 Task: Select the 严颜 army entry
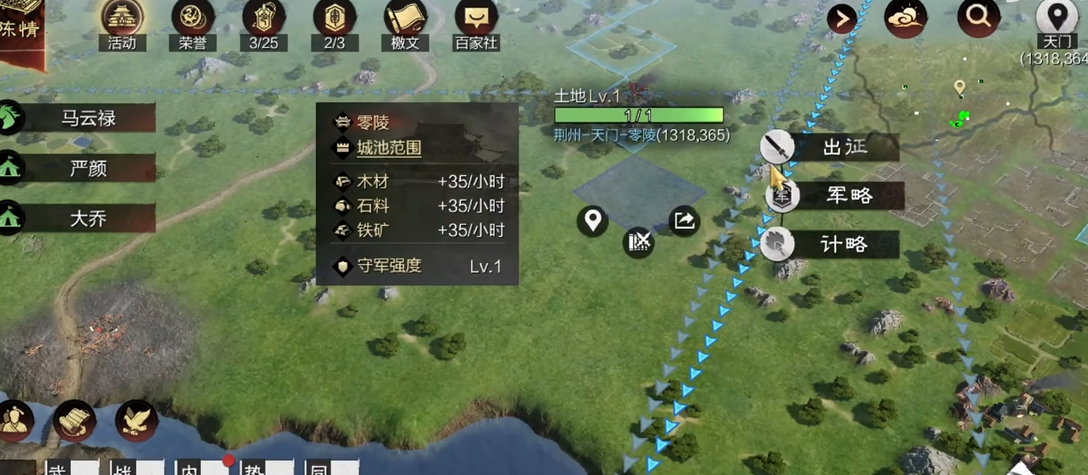[x=88, y=168]
